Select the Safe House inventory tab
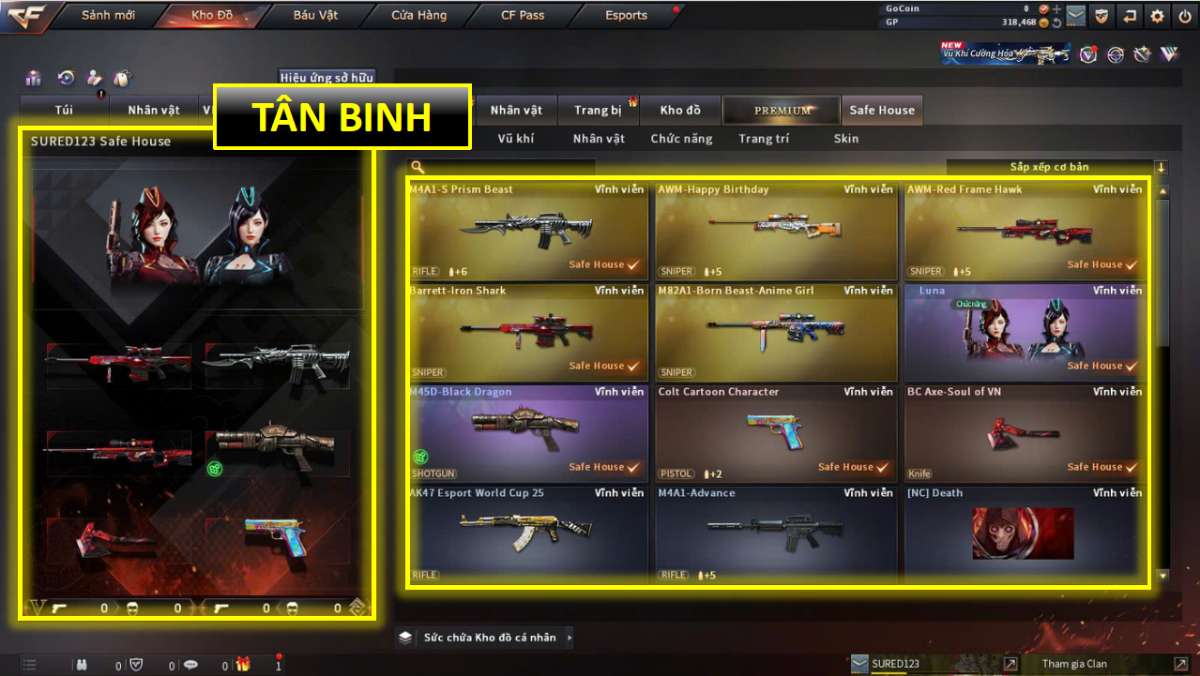This screenshot has width=1200, height=676. coord(881,110)
